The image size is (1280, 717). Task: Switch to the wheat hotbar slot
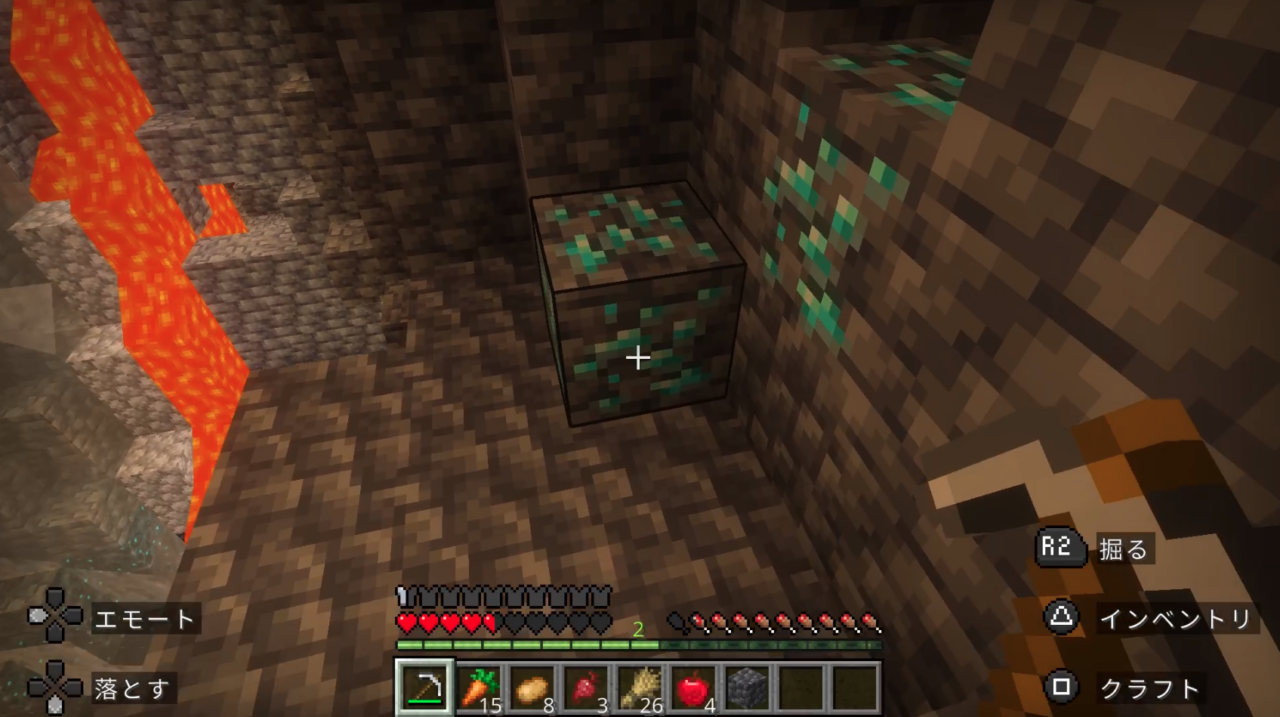click(640, 687)
